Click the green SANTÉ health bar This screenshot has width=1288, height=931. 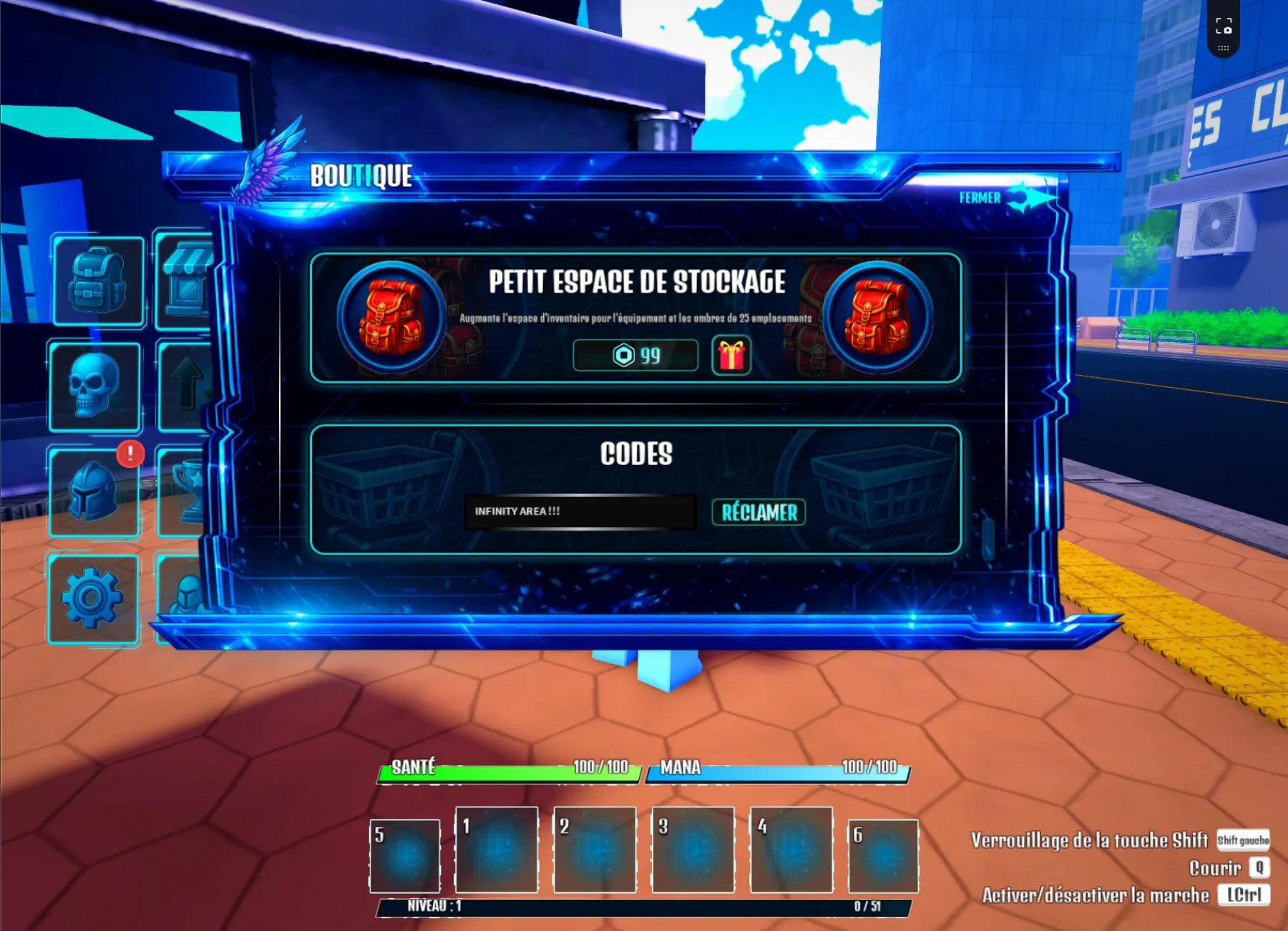pyautogui.click(x=508, y=769)
